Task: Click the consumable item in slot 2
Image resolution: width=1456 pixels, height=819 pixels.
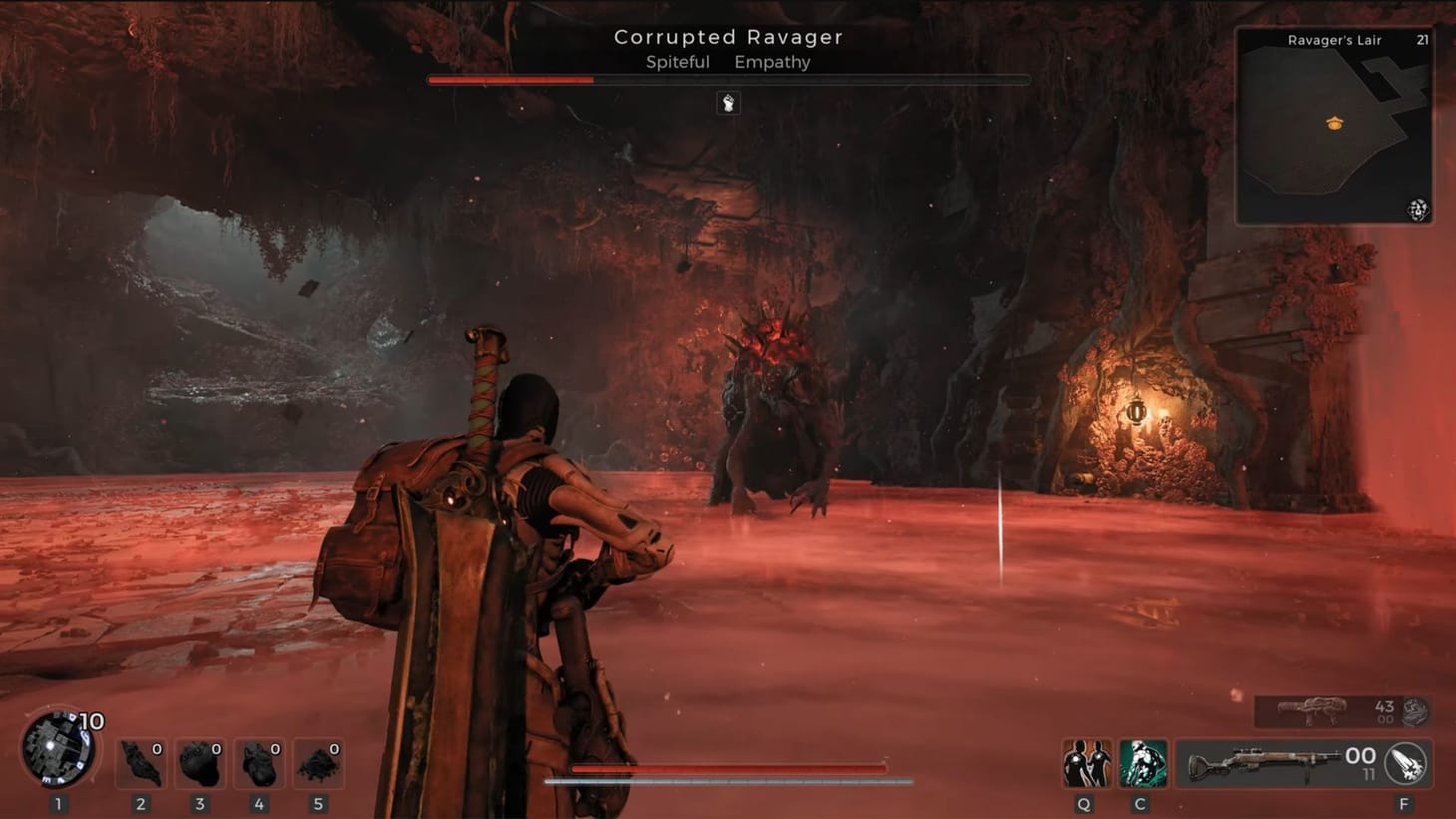Action: (x=141, y=762)
